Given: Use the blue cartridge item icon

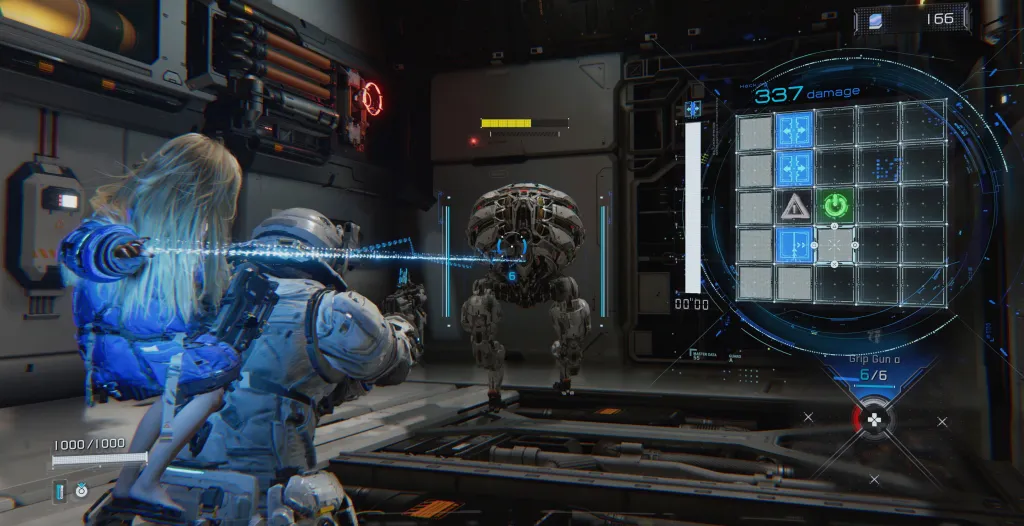Looking at the screenshot, I should [59, 490].
